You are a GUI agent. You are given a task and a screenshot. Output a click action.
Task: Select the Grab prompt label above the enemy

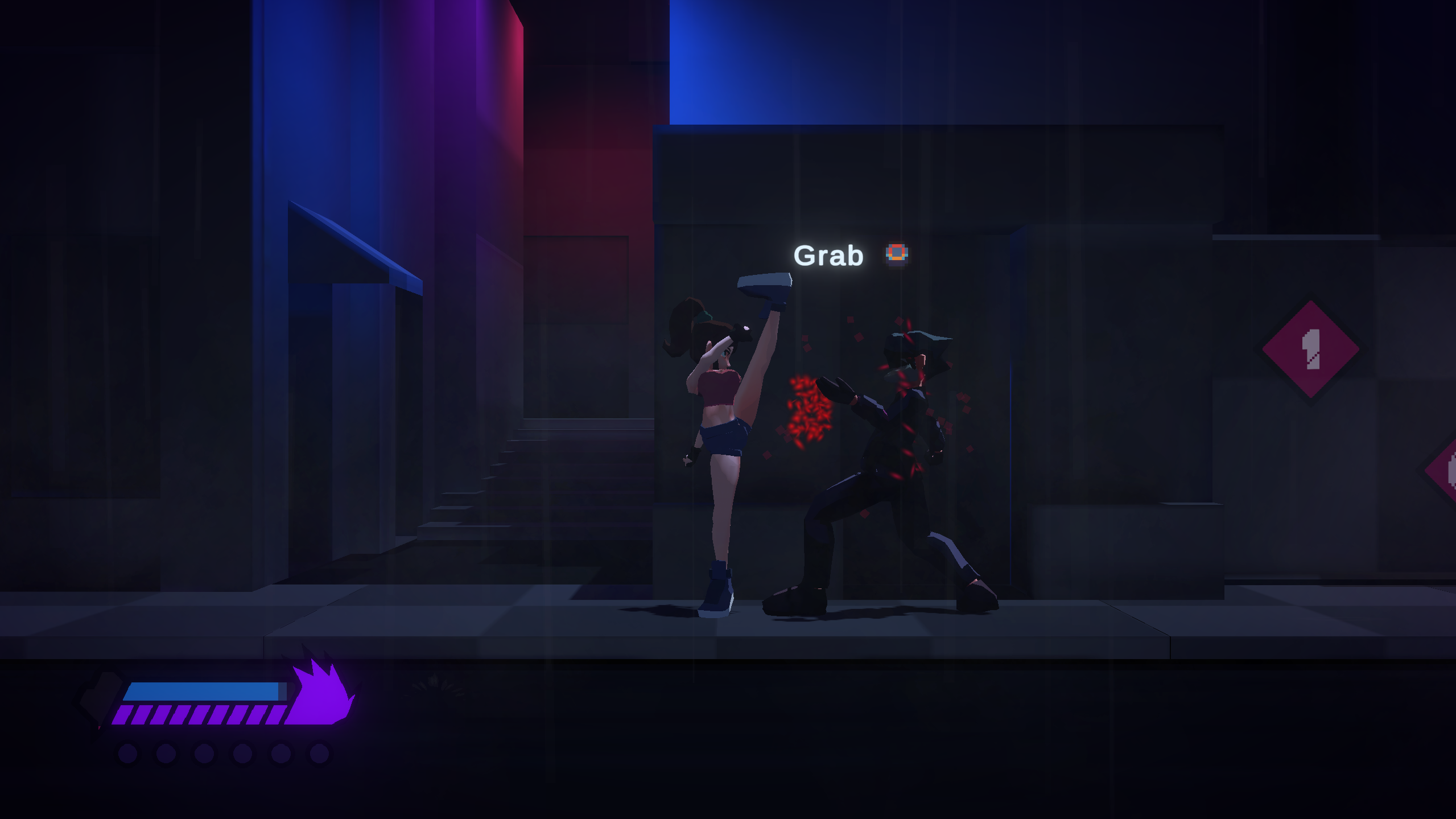(828, 255)
